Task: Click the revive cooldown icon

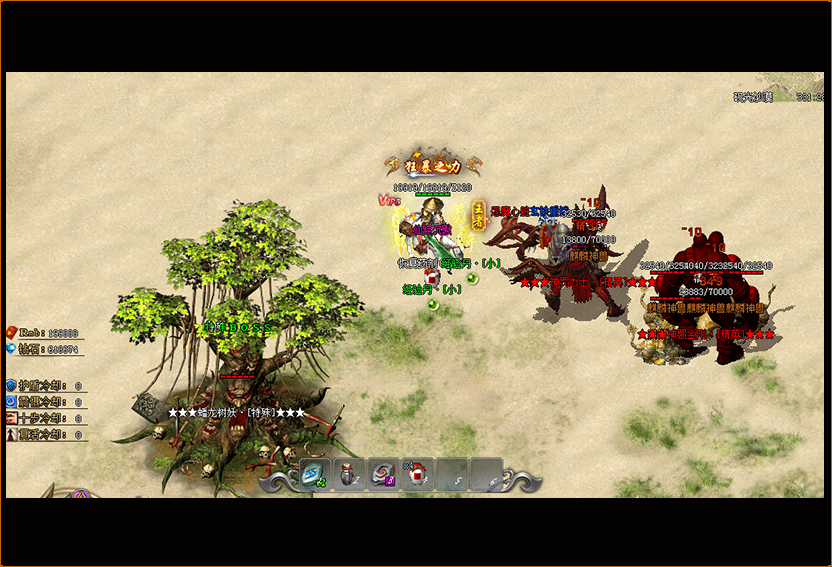Action: click(x=11, y=434)
